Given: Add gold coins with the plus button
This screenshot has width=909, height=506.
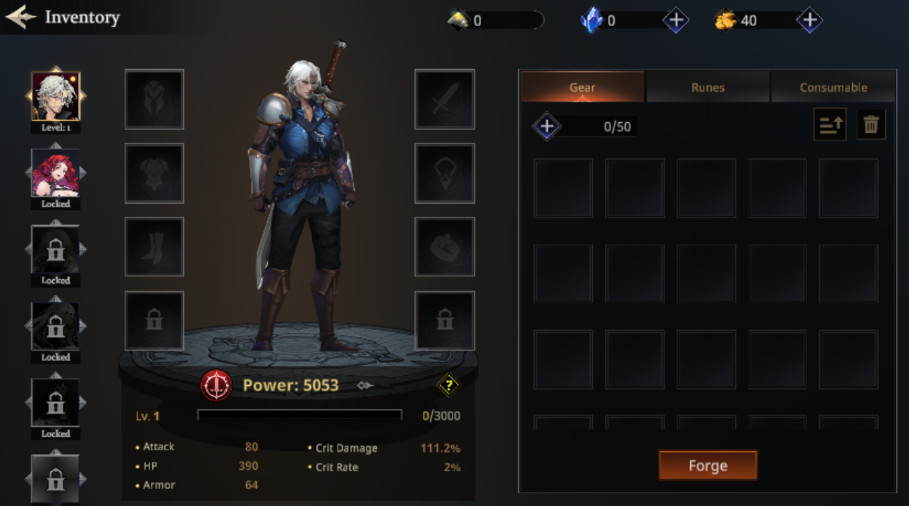Looking at the screenshot, I should [809, 20].
